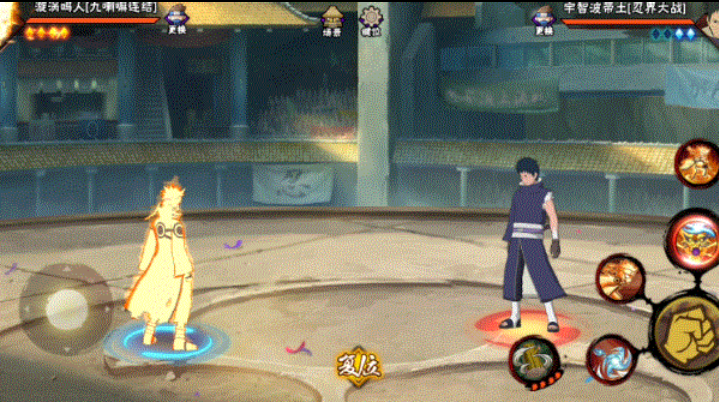Activate the blue swirl Rasengan skill
The width and height of the screenshot is (719, 402).
(x=611, y=358)
